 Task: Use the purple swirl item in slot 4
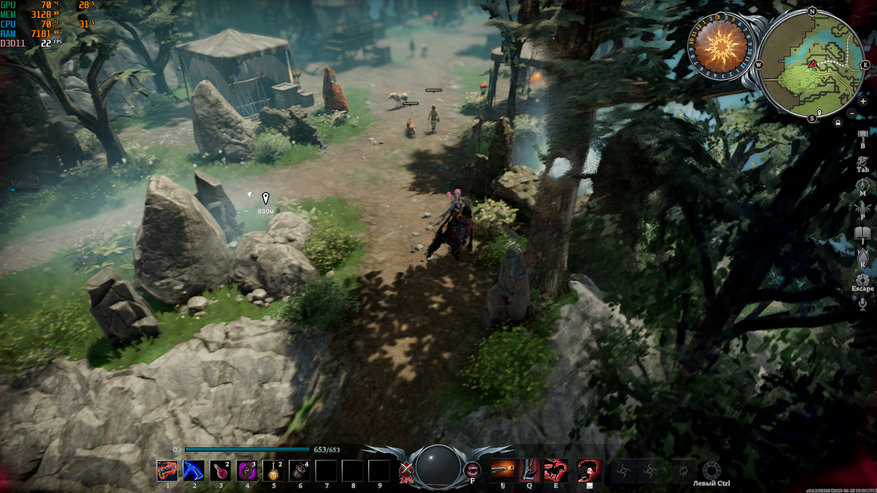247,470
